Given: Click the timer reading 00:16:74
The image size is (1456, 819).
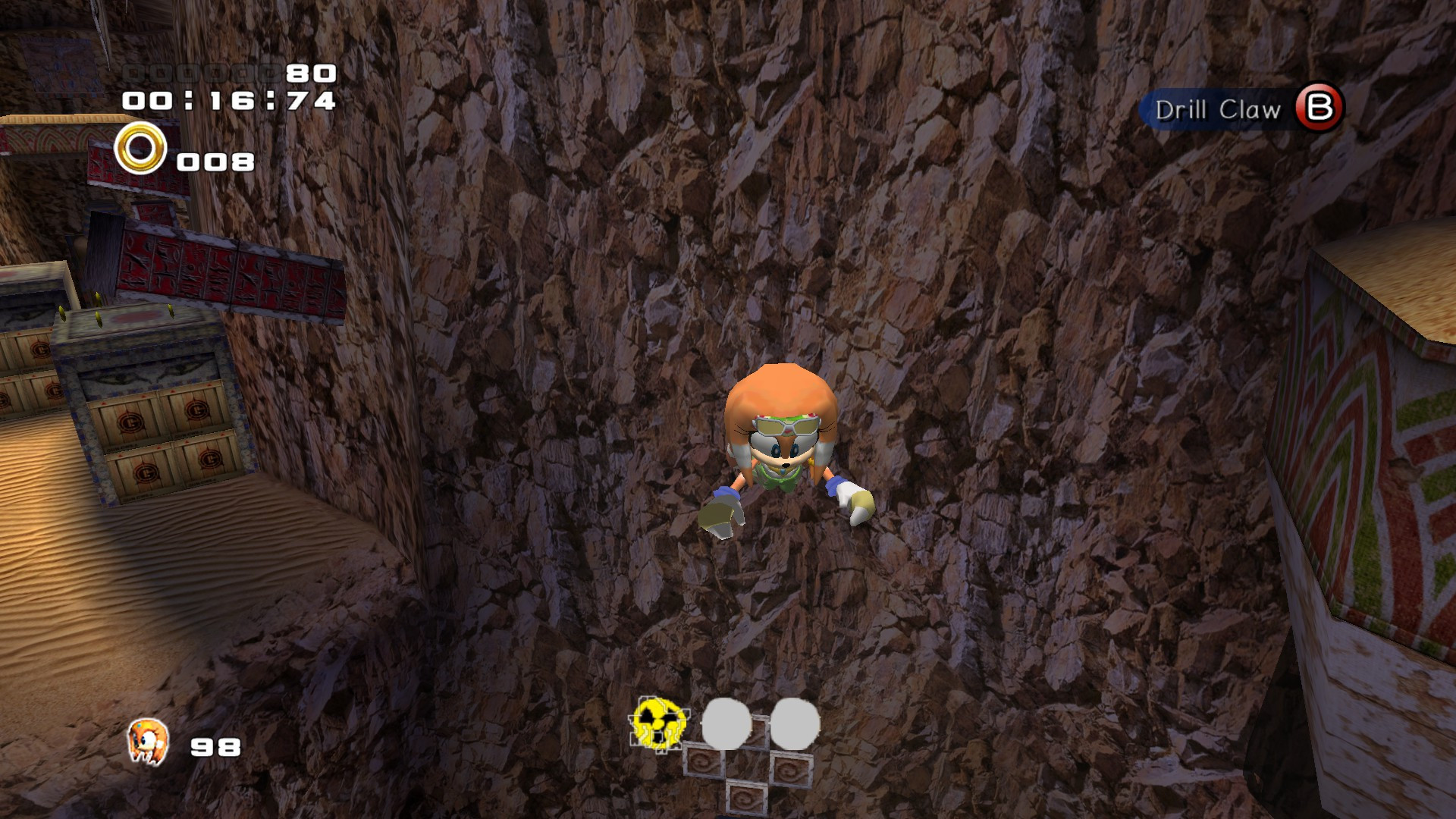Looking at the screenshot, I should (227, 102).
